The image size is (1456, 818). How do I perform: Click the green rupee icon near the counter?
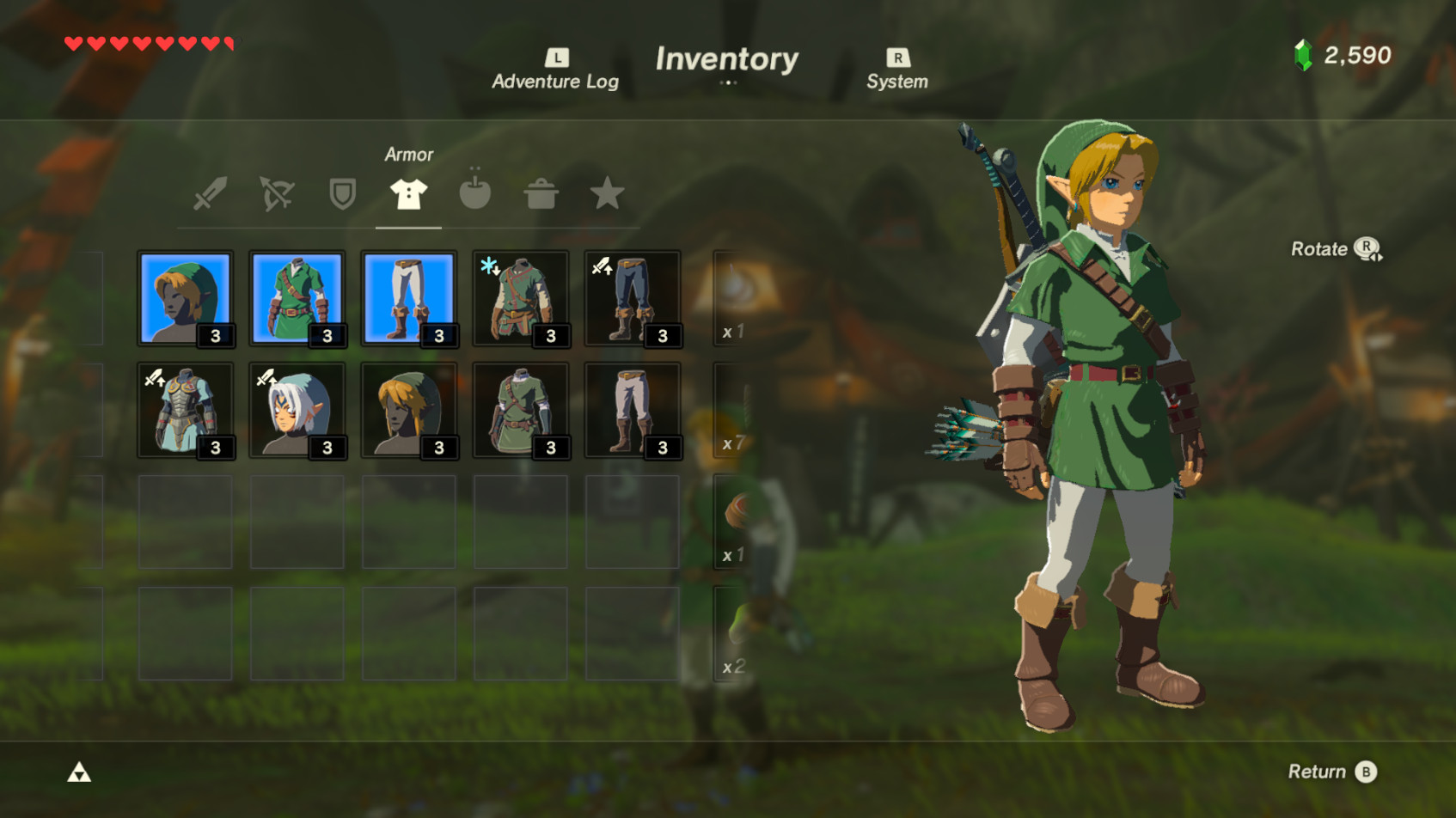tap(1302, 54)
